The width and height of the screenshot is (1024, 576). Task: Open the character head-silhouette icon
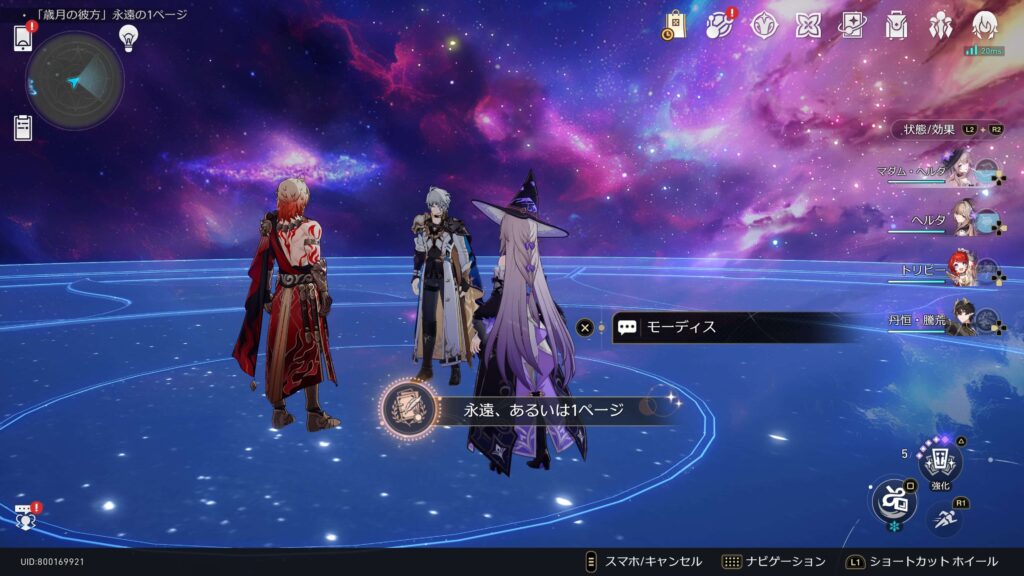coord(985,25)
